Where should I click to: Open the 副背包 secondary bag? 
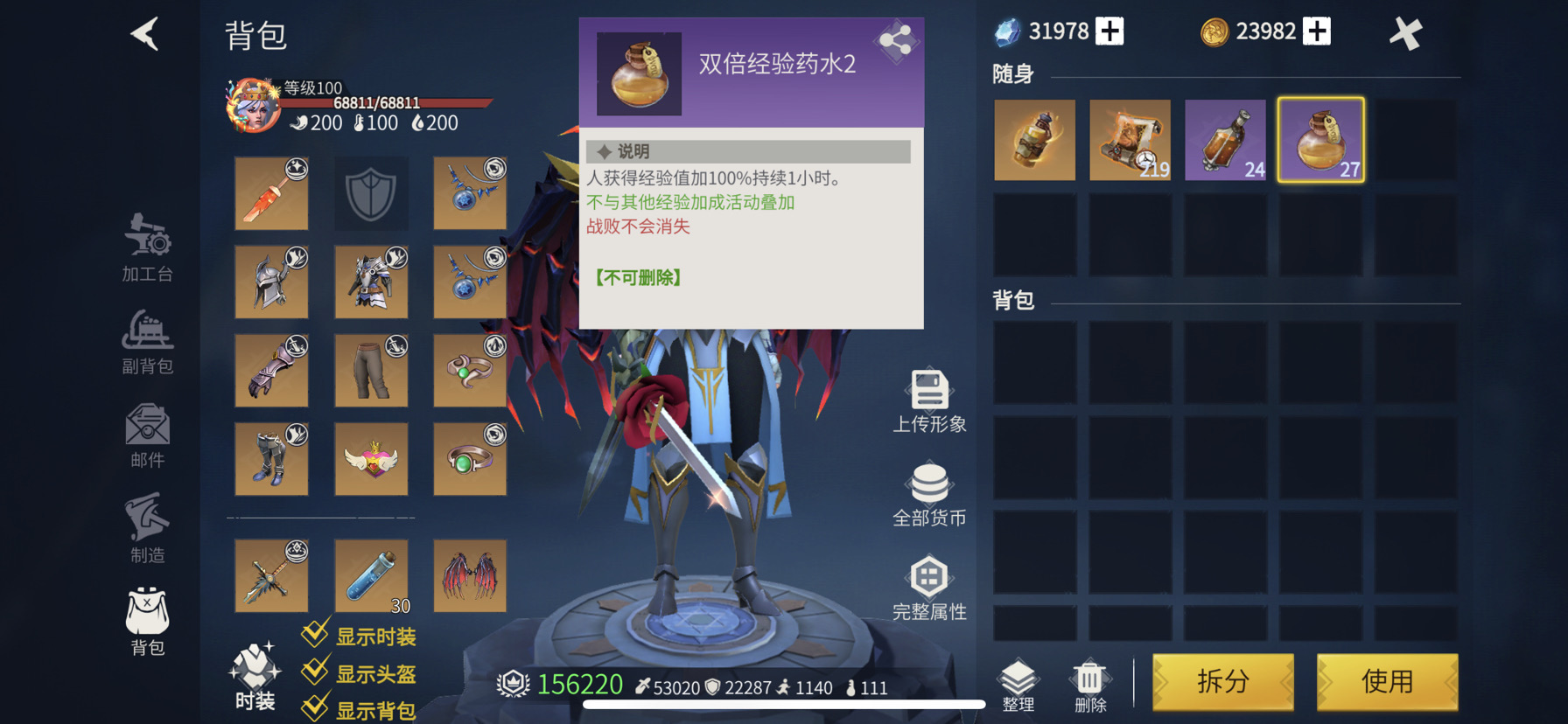pos(147,342)
